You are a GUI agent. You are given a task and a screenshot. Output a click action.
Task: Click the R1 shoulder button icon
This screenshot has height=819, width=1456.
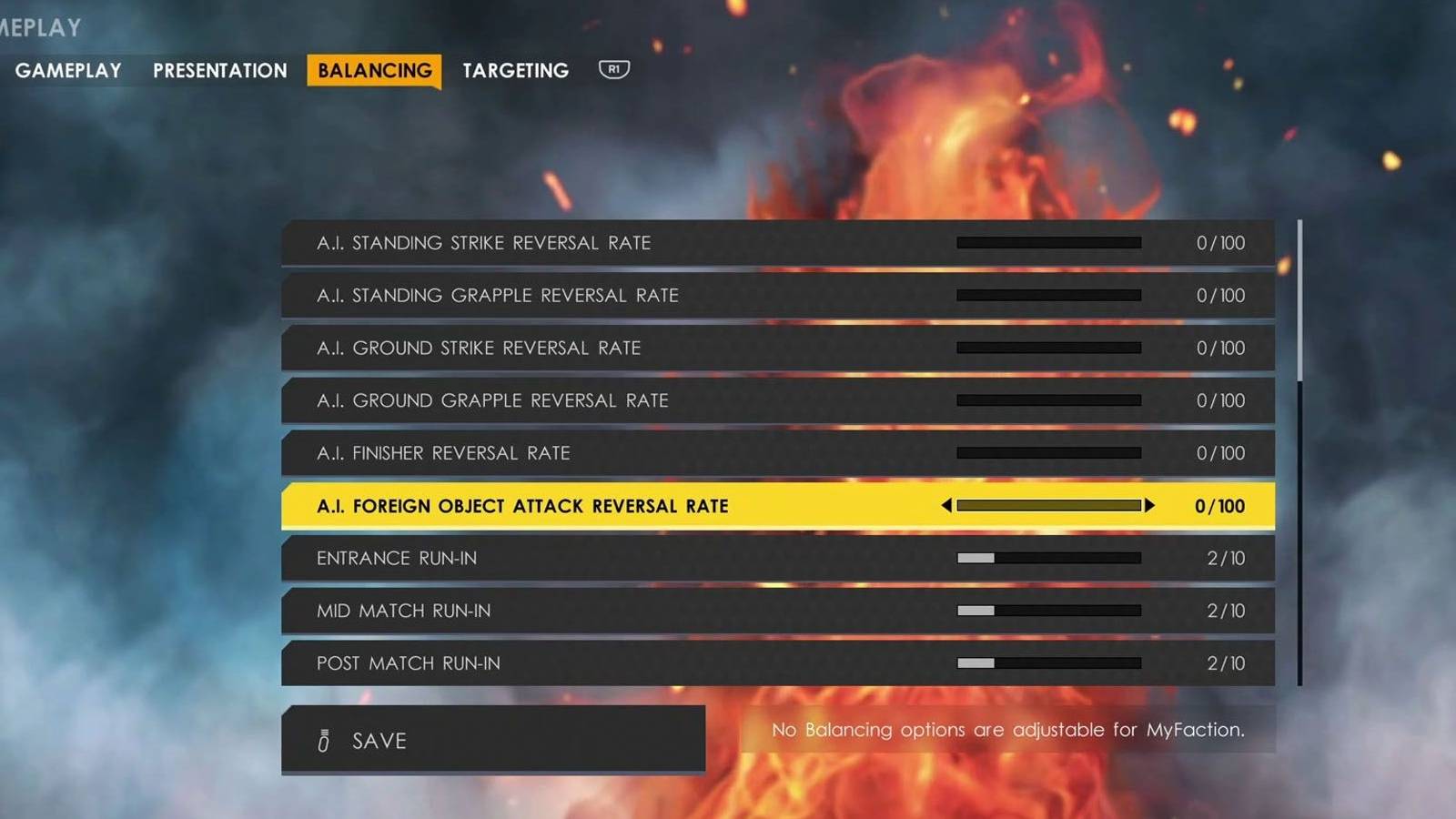click(x=612, y=70)
